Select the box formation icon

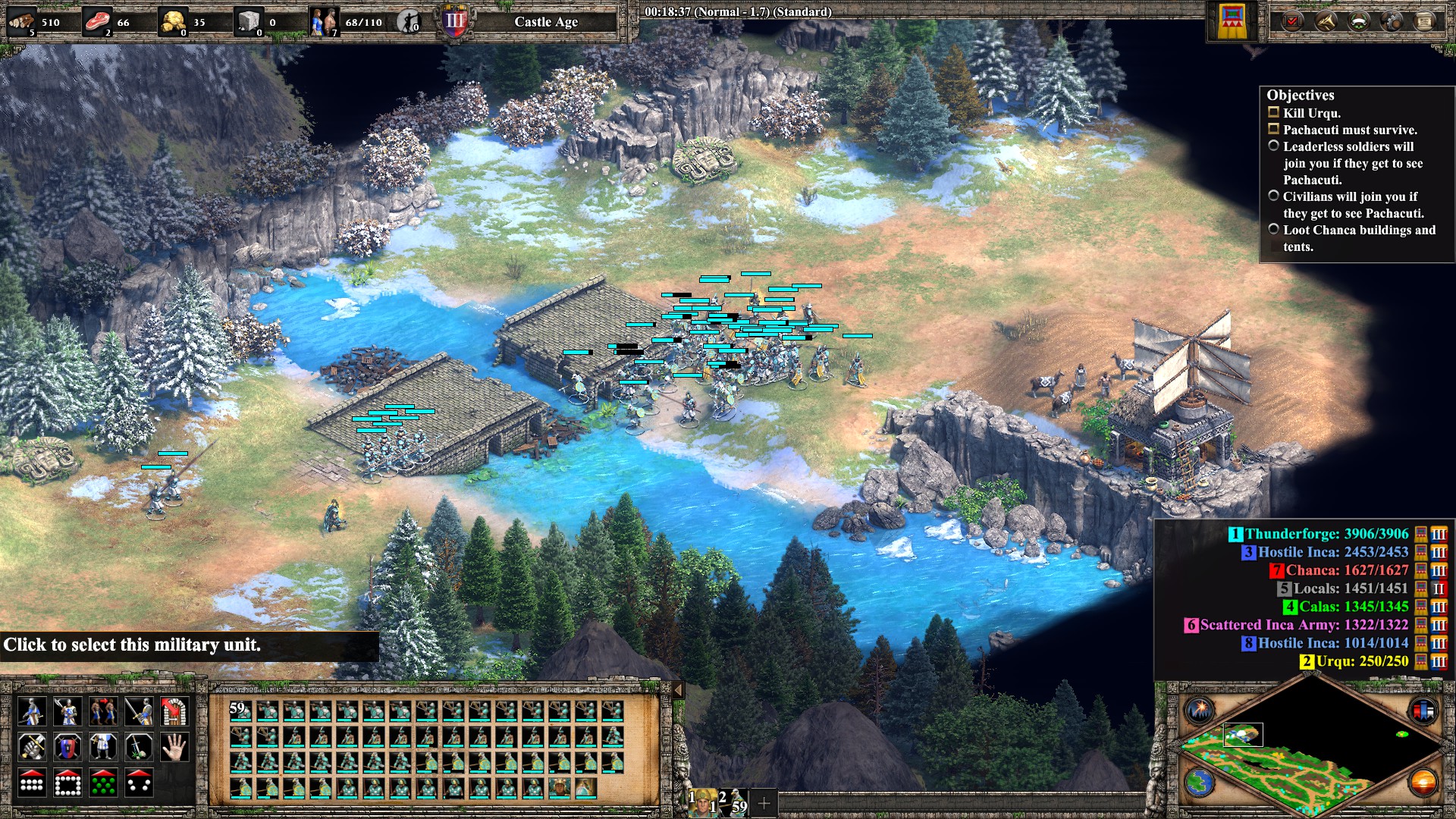pos(67,783)
